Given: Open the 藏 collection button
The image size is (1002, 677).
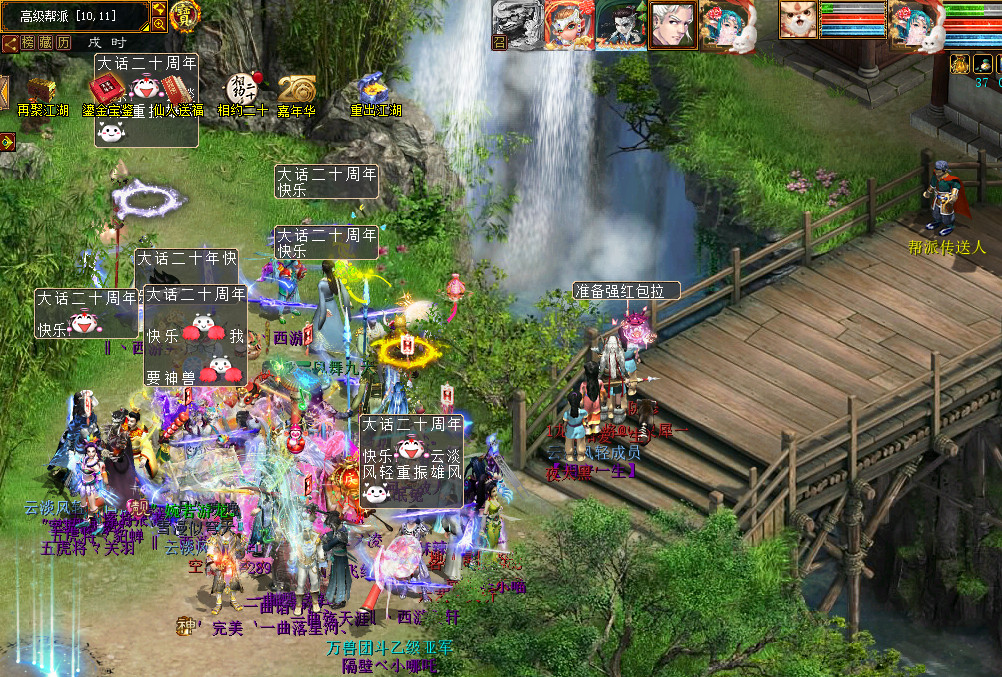Looking at the screenshot, I should point(46,43).
